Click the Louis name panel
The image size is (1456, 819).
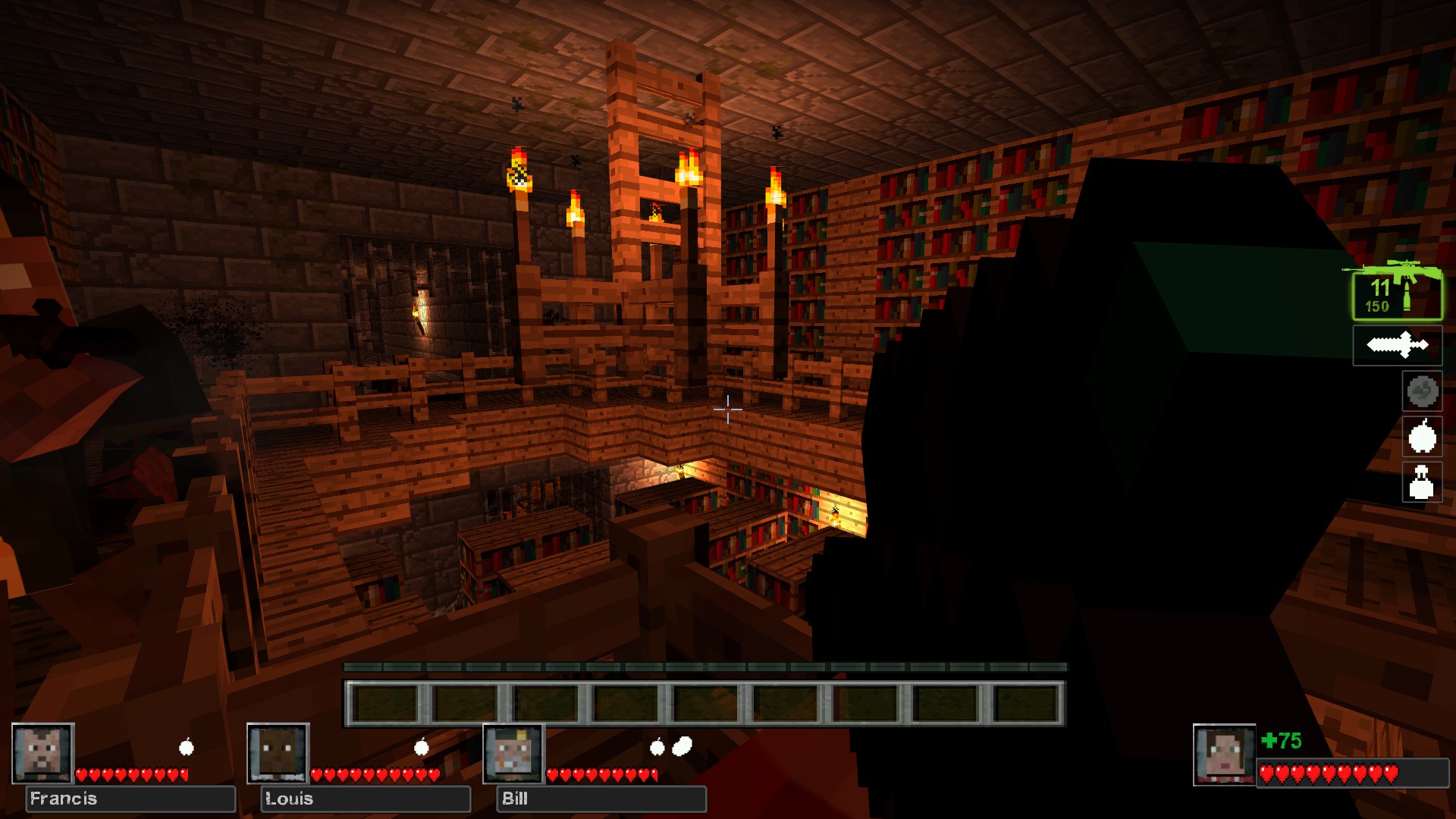click(366, 799)
